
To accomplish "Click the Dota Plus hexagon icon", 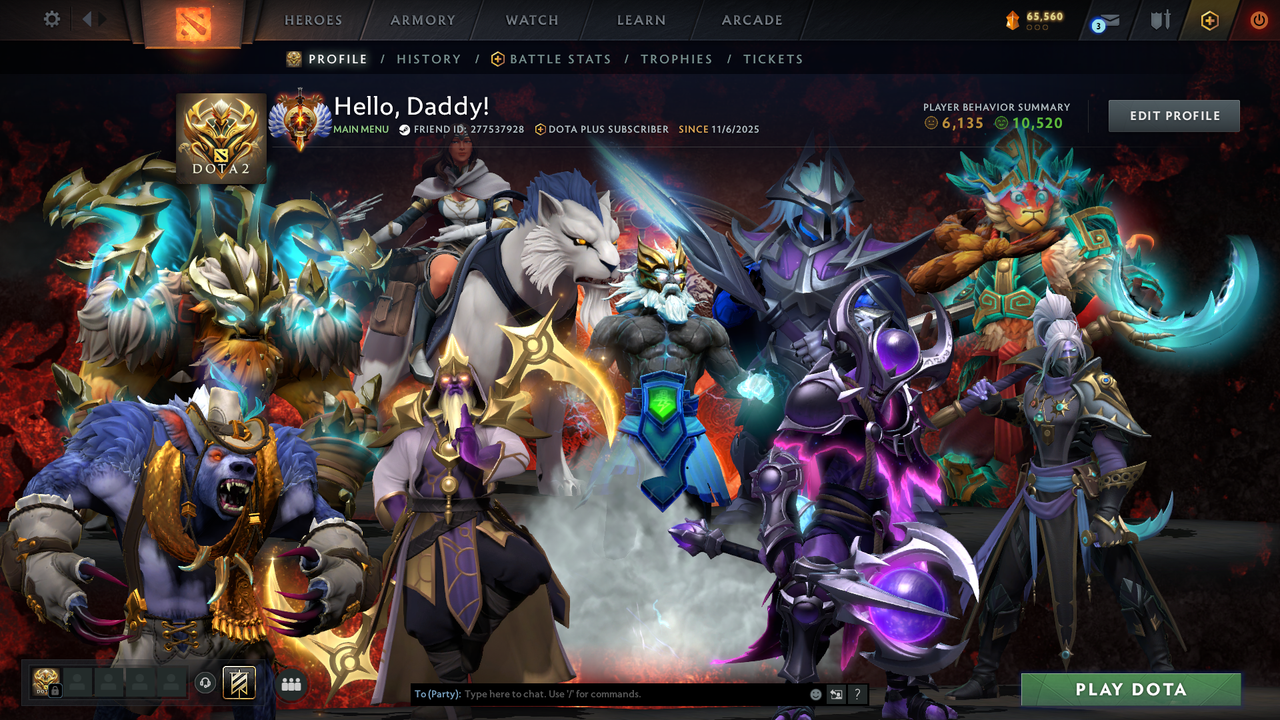I will click(x=1210, y=20).
